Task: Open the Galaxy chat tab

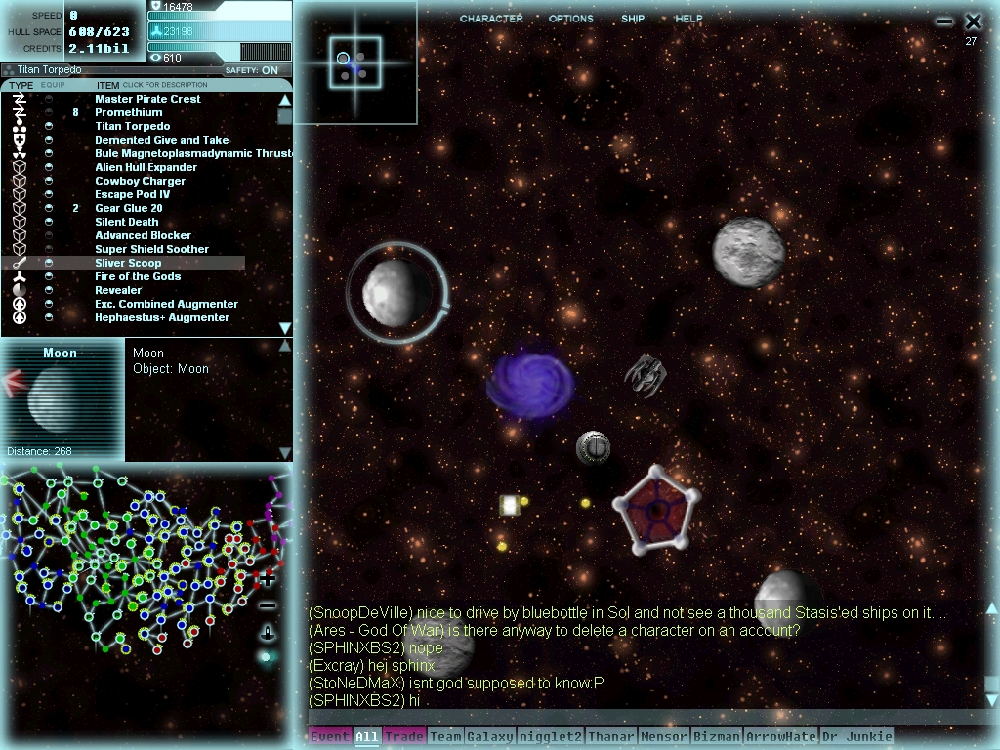Action: point(490,737)
